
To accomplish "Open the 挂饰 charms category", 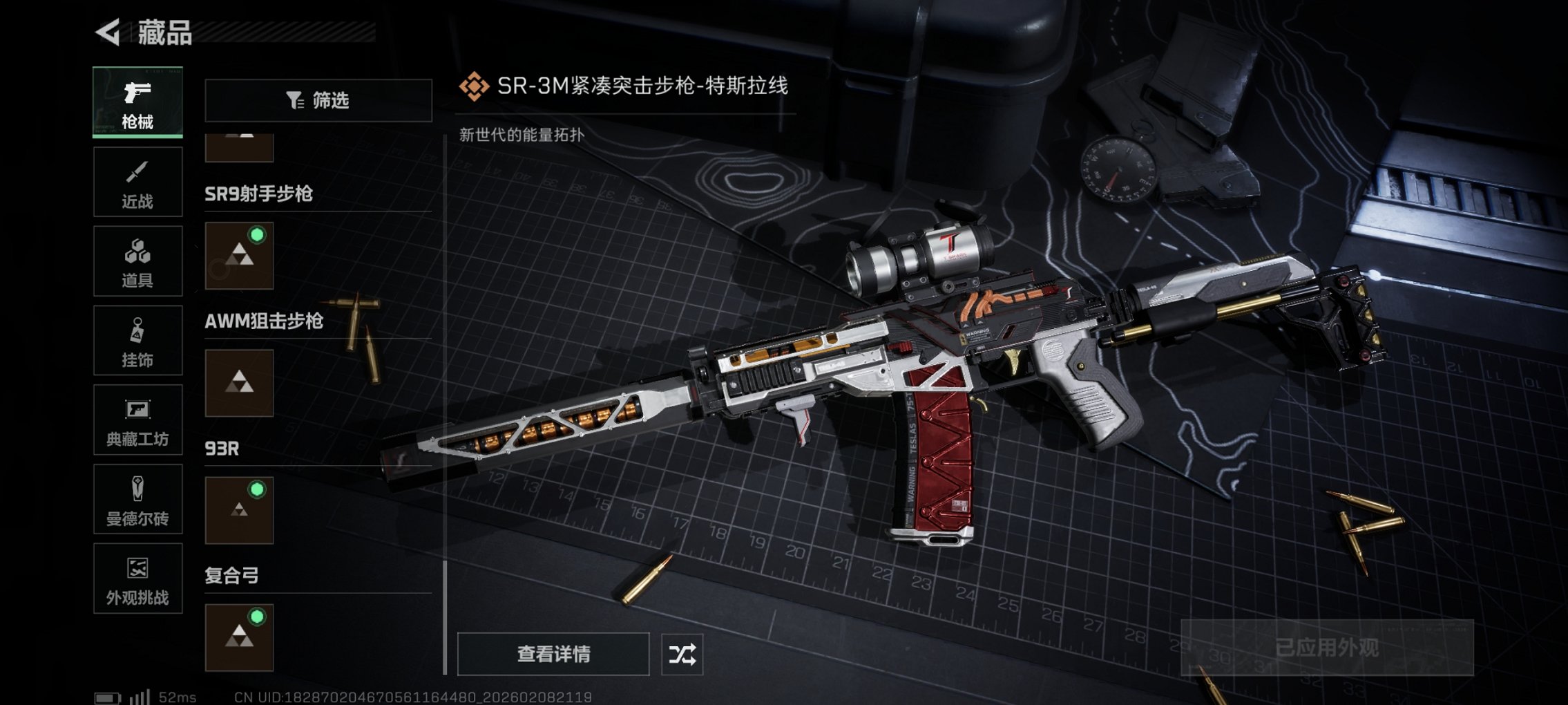I will click(x=137, y=340).
